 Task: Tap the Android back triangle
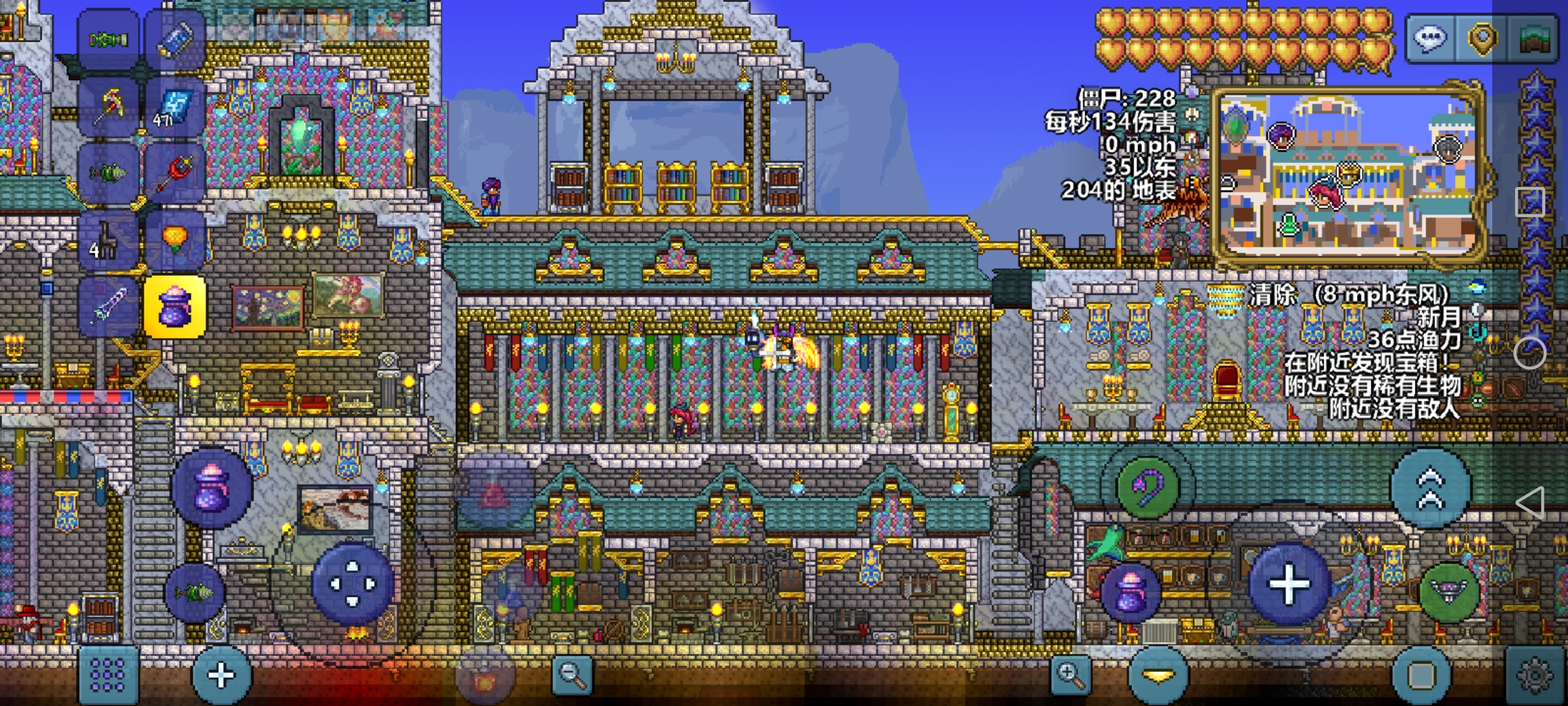point(1530,503)
